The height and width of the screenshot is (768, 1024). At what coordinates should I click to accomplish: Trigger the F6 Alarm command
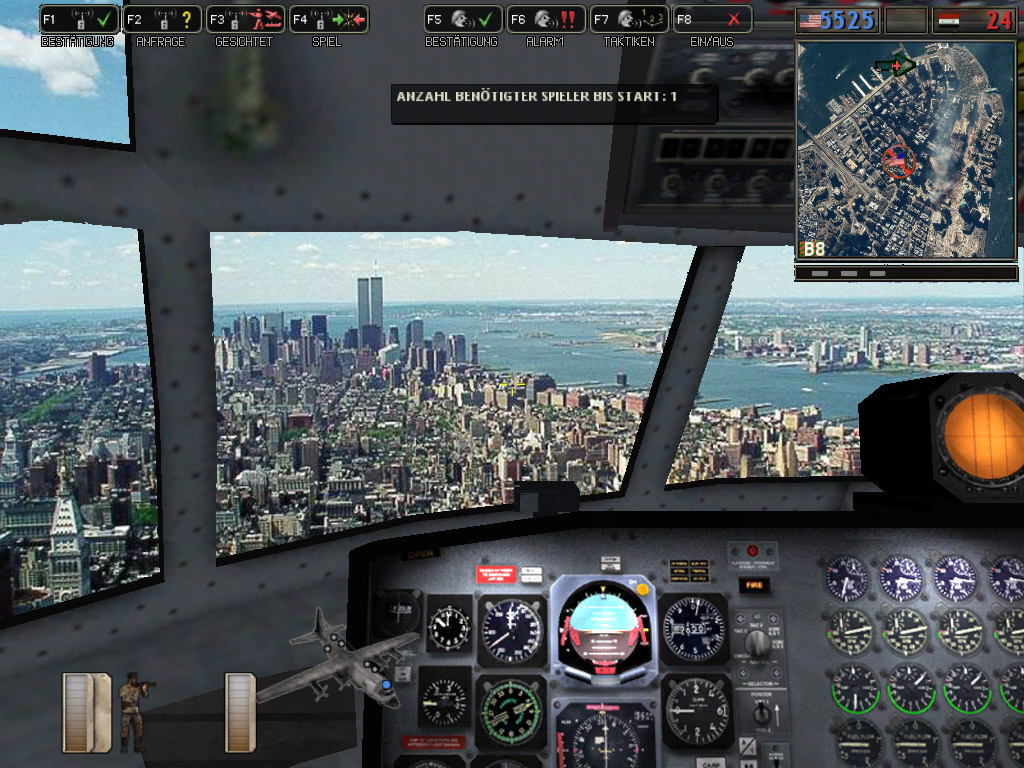(545, 19)
